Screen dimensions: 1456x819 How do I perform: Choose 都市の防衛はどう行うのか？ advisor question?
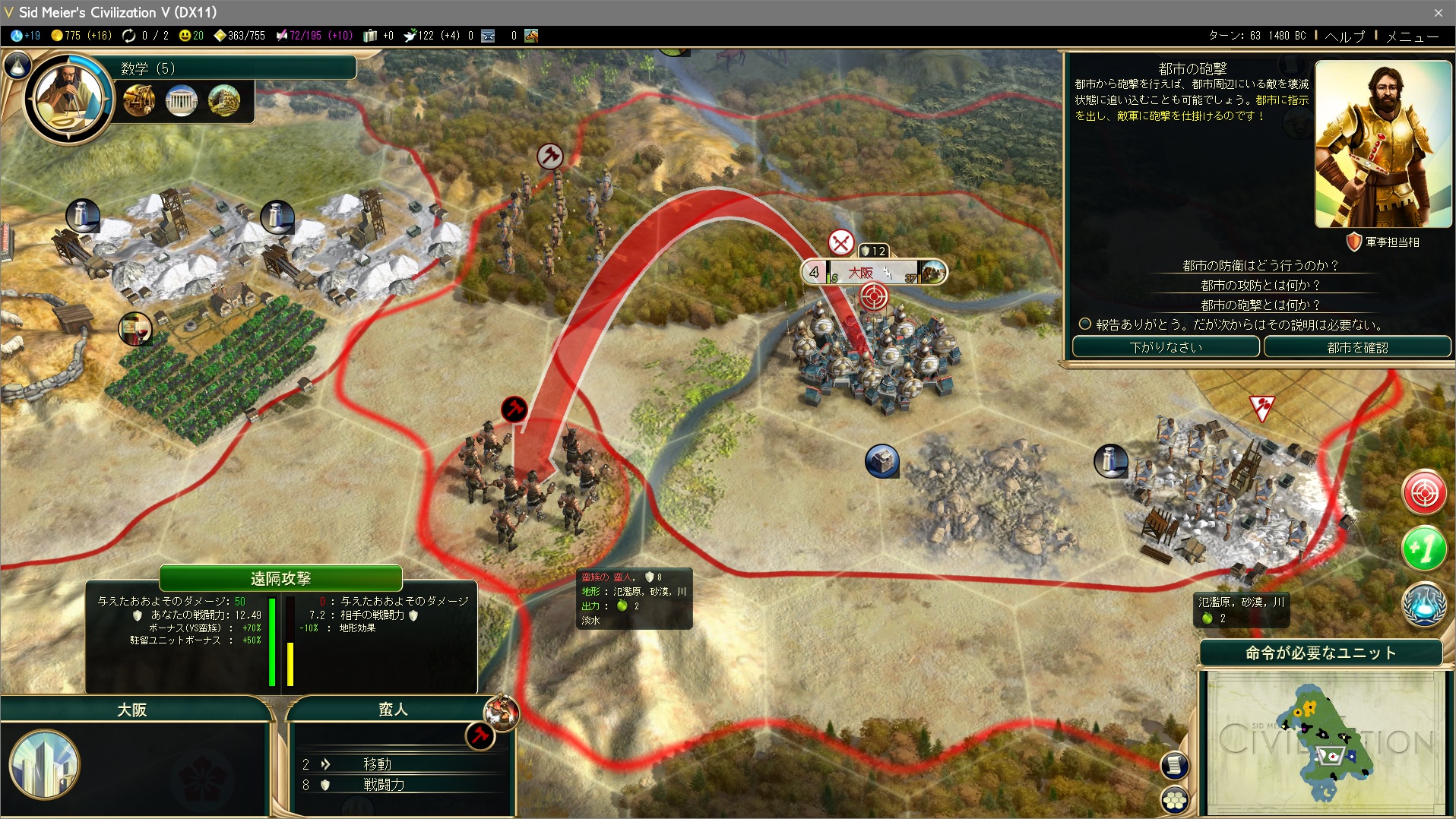click(x=1259, y=265)
